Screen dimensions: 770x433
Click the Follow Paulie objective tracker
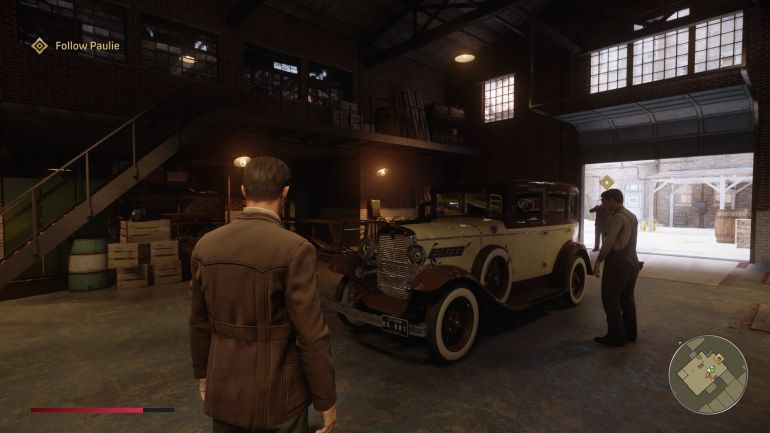point(76,46)
